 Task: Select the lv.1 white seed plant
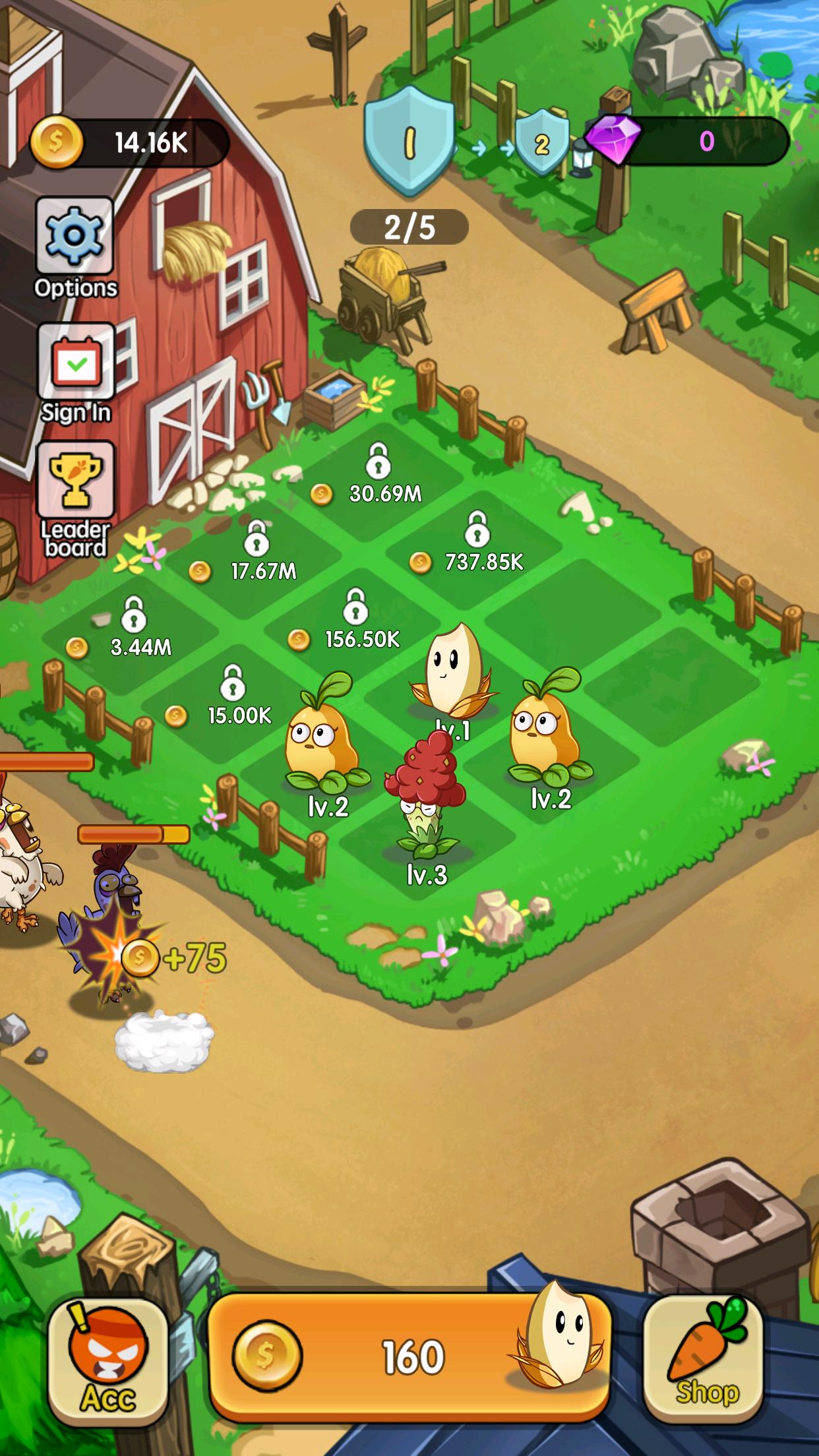[x=452, y=672]
